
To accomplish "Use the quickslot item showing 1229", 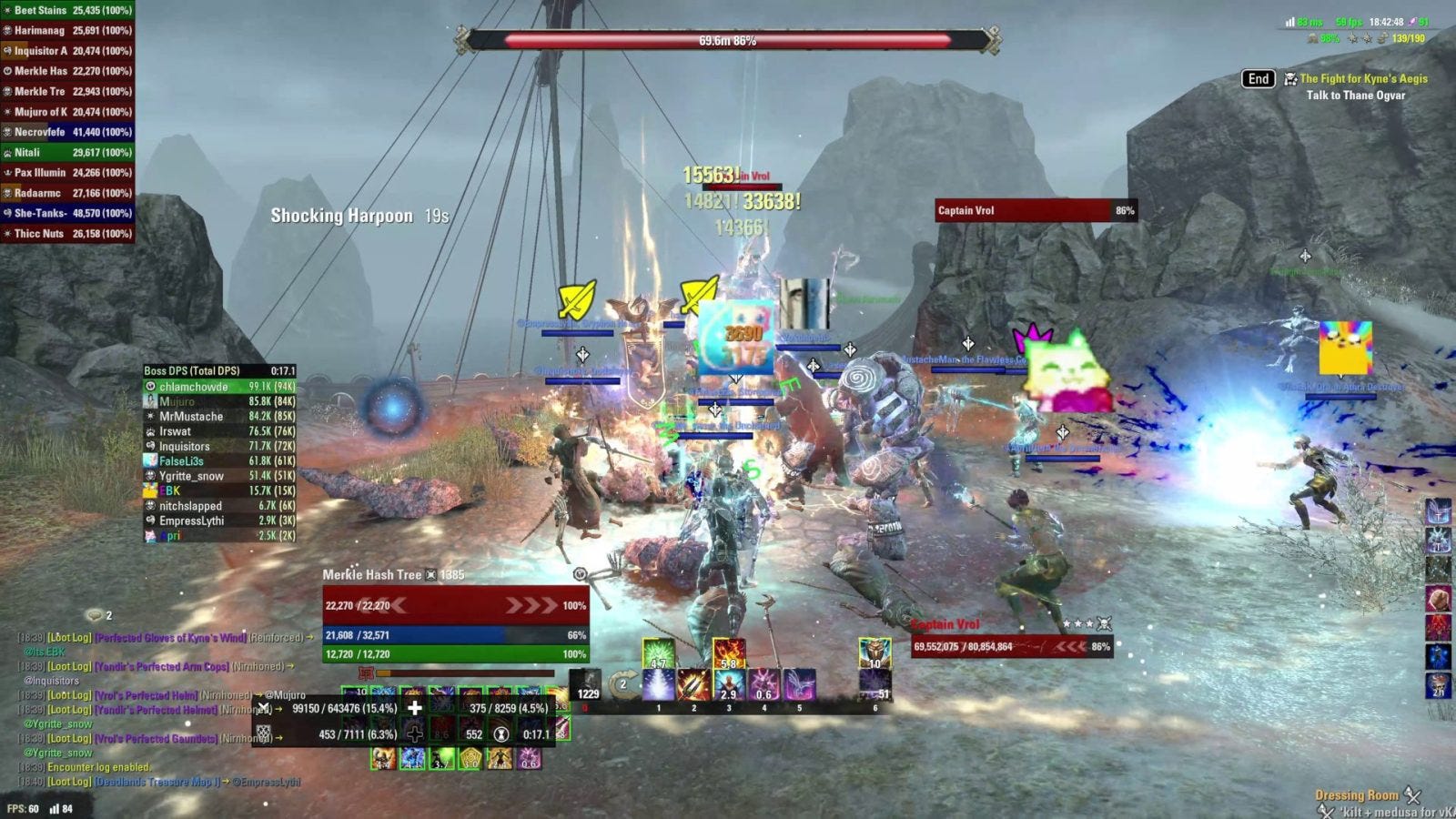I will (587, 685).
